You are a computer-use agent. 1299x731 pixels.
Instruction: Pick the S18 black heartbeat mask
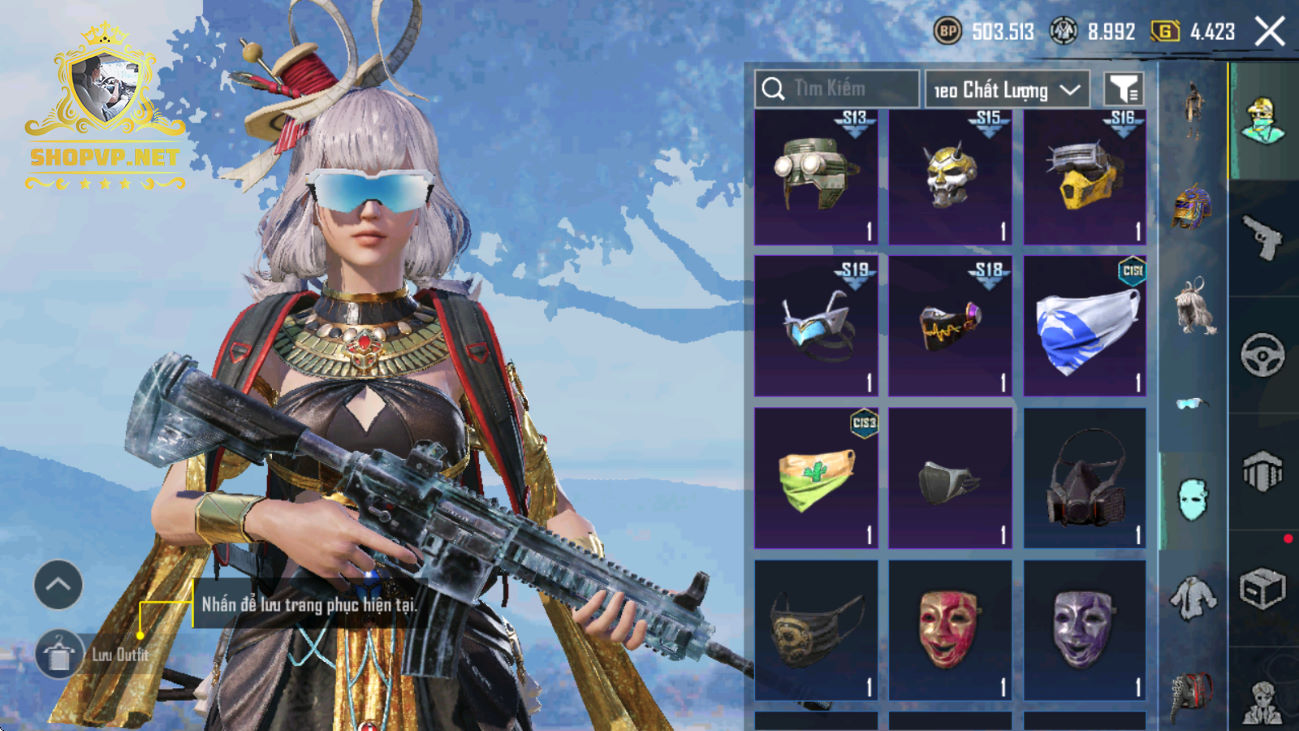click(950, 326)
